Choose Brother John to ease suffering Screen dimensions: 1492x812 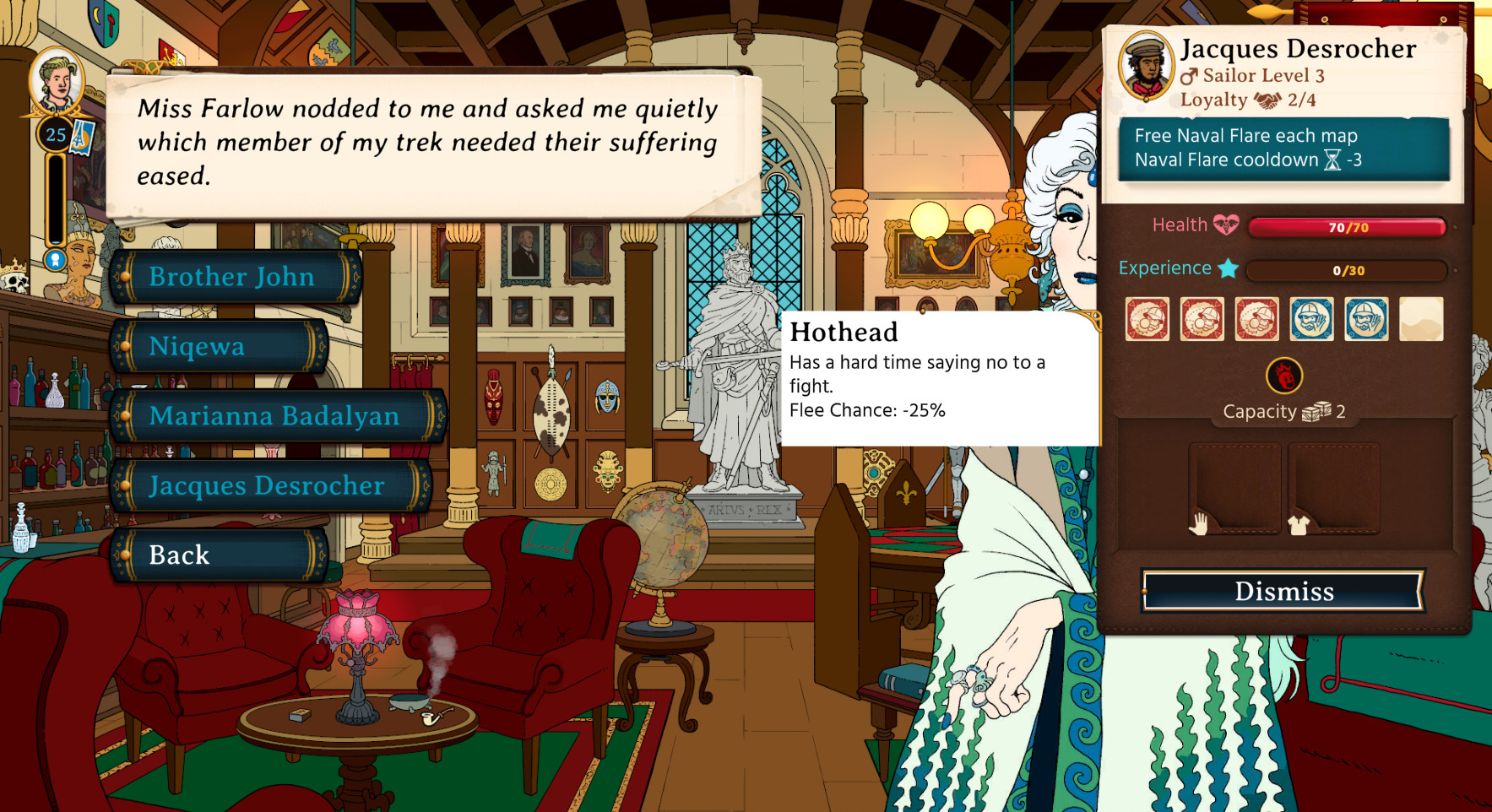click(x=234, y=277)
